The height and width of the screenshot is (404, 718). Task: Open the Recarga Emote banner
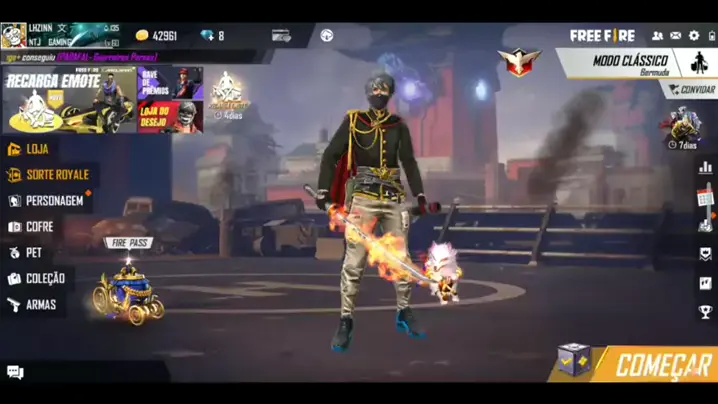point(68,100)
